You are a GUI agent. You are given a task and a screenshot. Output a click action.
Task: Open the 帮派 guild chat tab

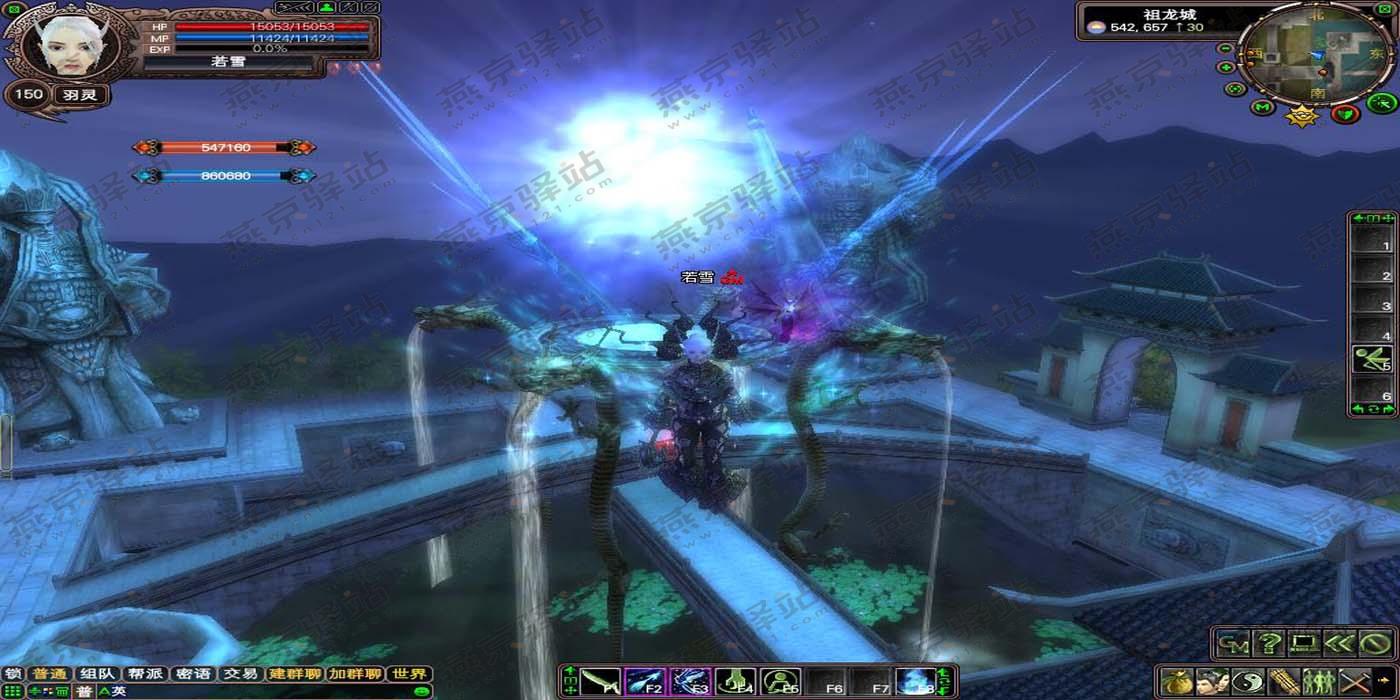(146, 675)
